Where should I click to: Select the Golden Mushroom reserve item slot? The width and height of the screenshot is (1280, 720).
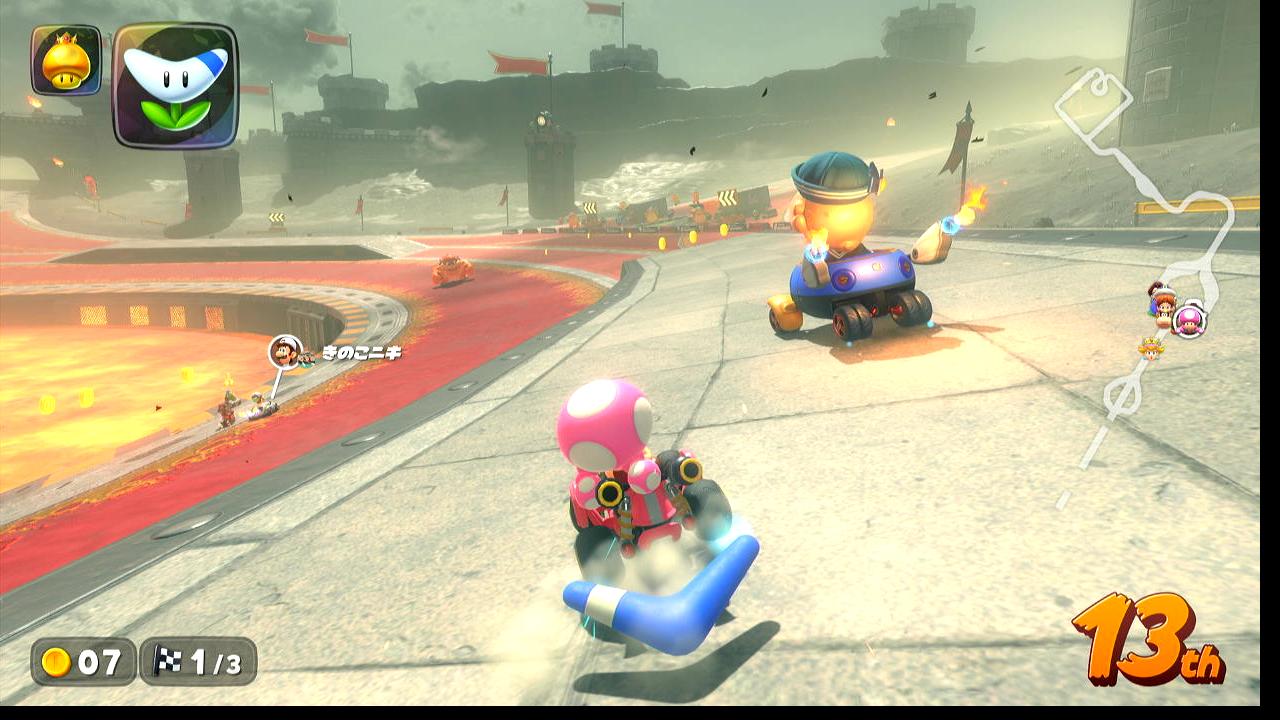point(66,61)
